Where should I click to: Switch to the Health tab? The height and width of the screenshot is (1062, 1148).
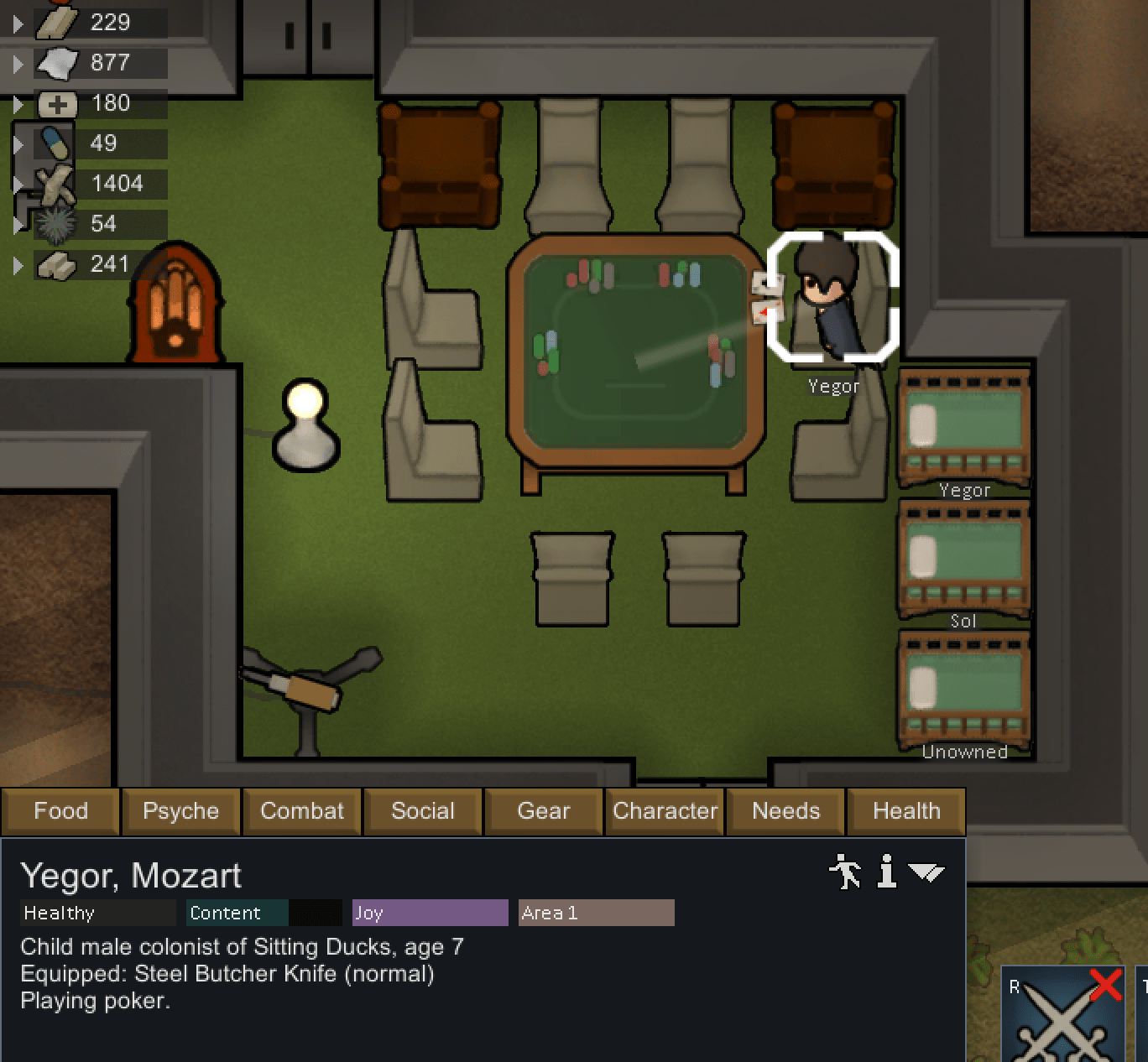[x=905, y=810]
